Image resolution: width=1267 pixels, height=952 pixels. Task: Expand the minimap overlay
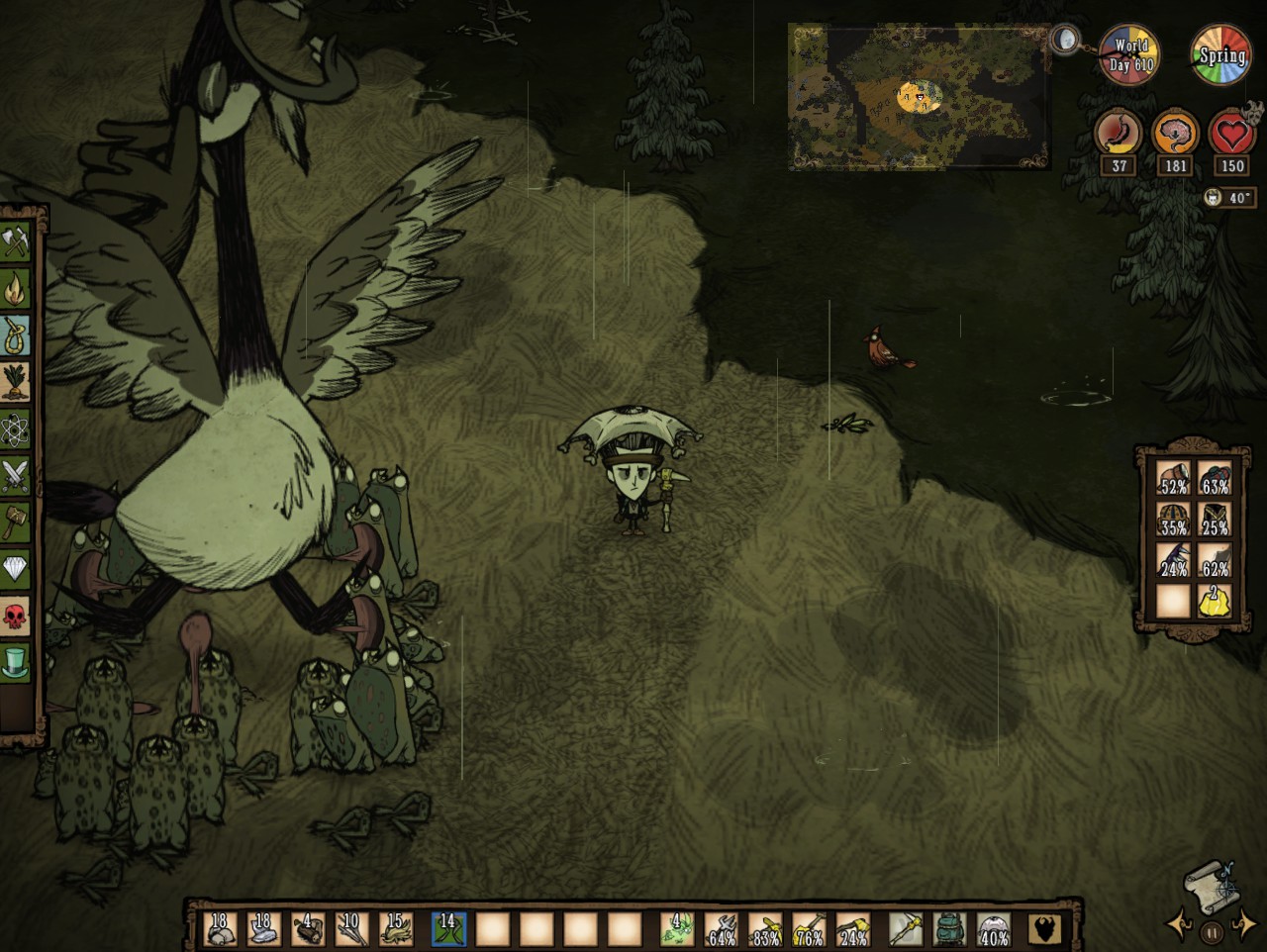(919, 97)
